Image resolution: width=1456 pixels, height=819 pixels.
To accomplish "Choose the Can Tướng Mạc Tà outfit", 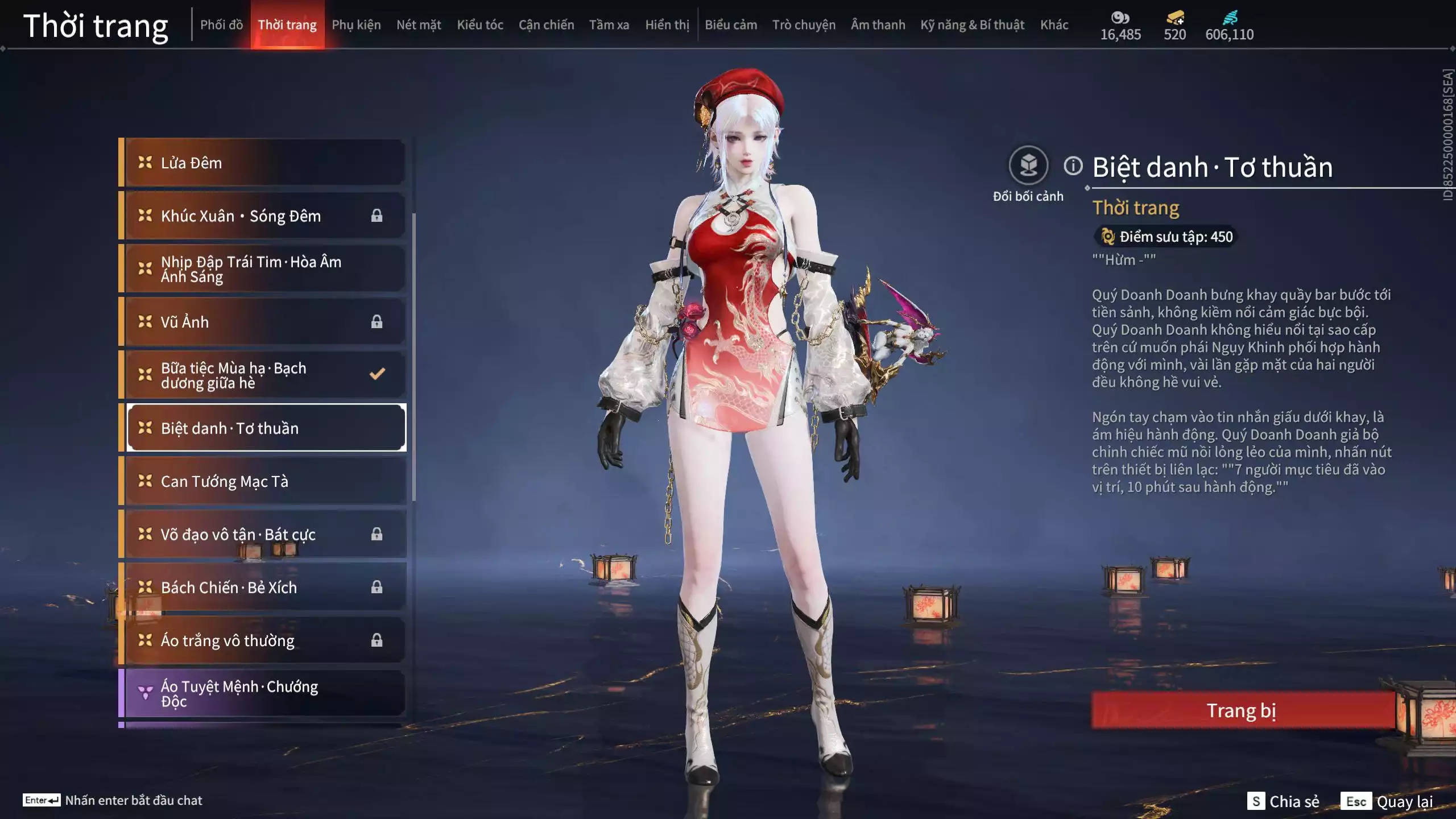I will click(x=264, y=481).
